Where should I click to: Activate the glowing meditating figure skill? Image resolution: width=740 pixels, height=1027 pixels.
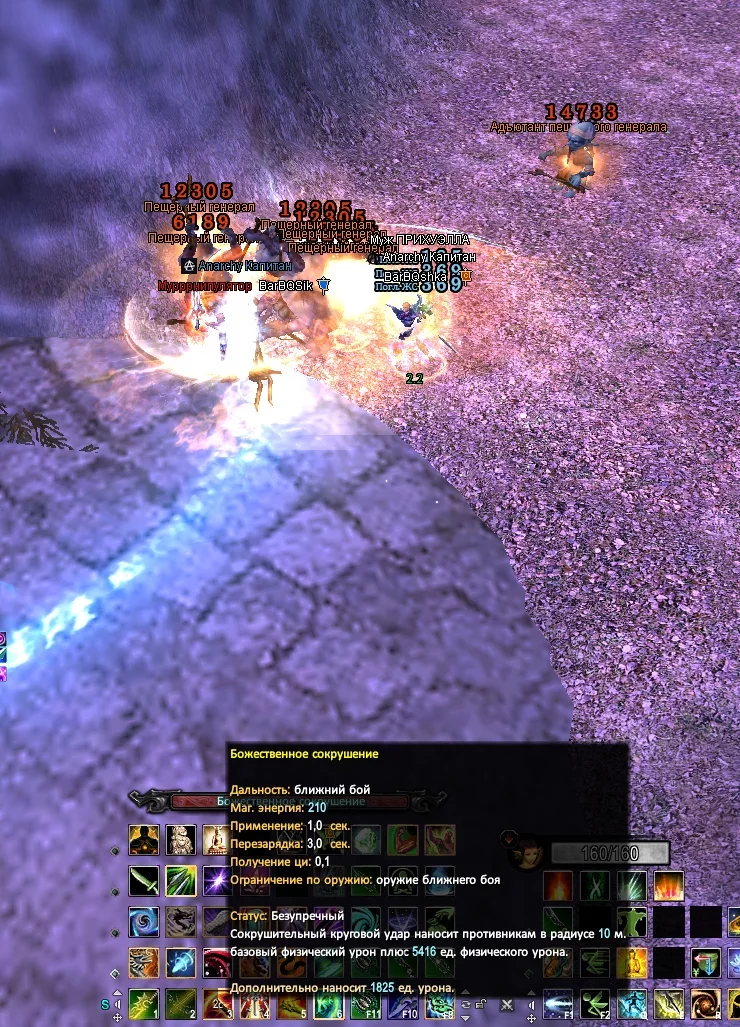144,840
